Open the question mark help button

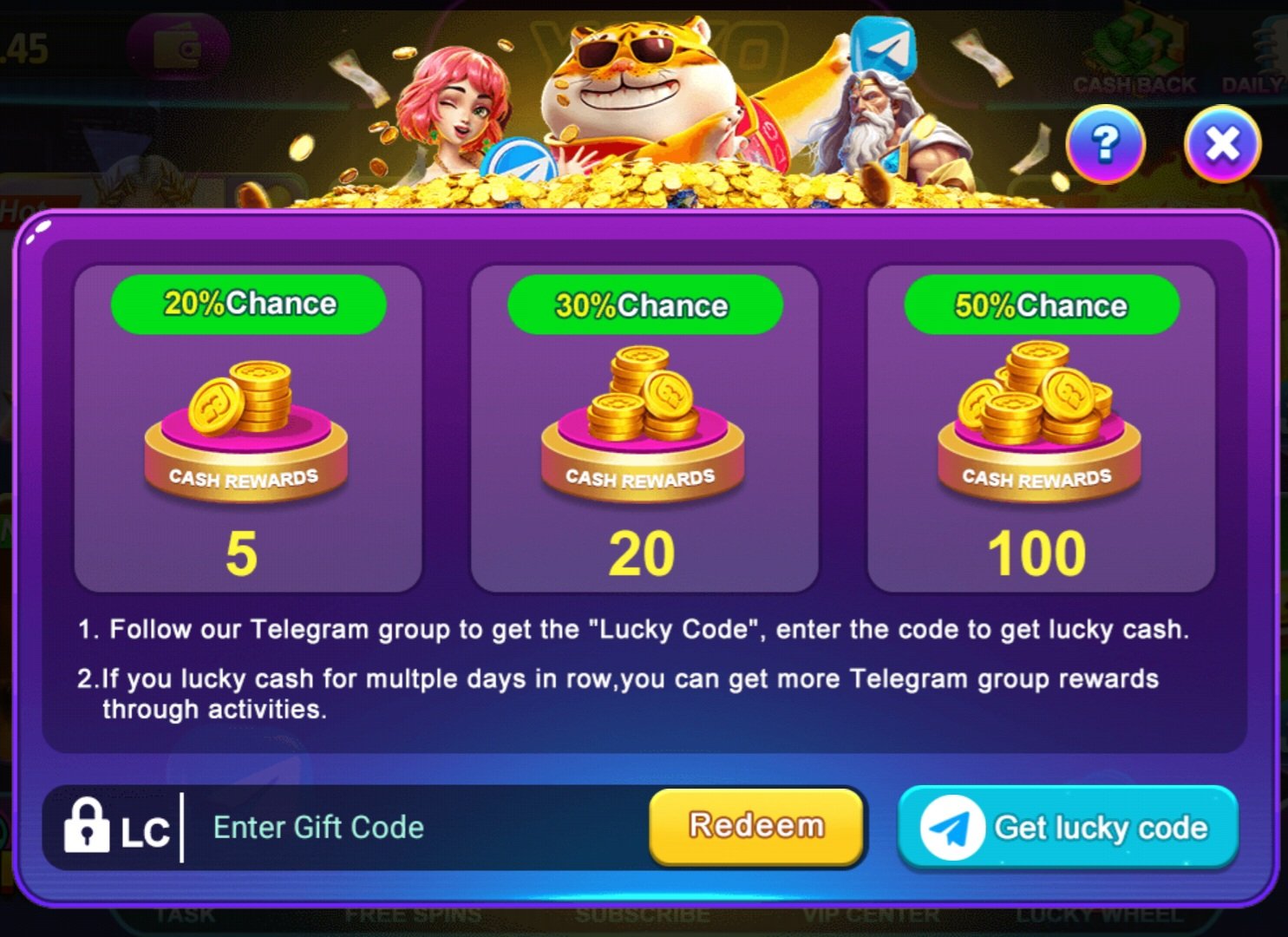pyautogui.click(x=1105, y=144)
